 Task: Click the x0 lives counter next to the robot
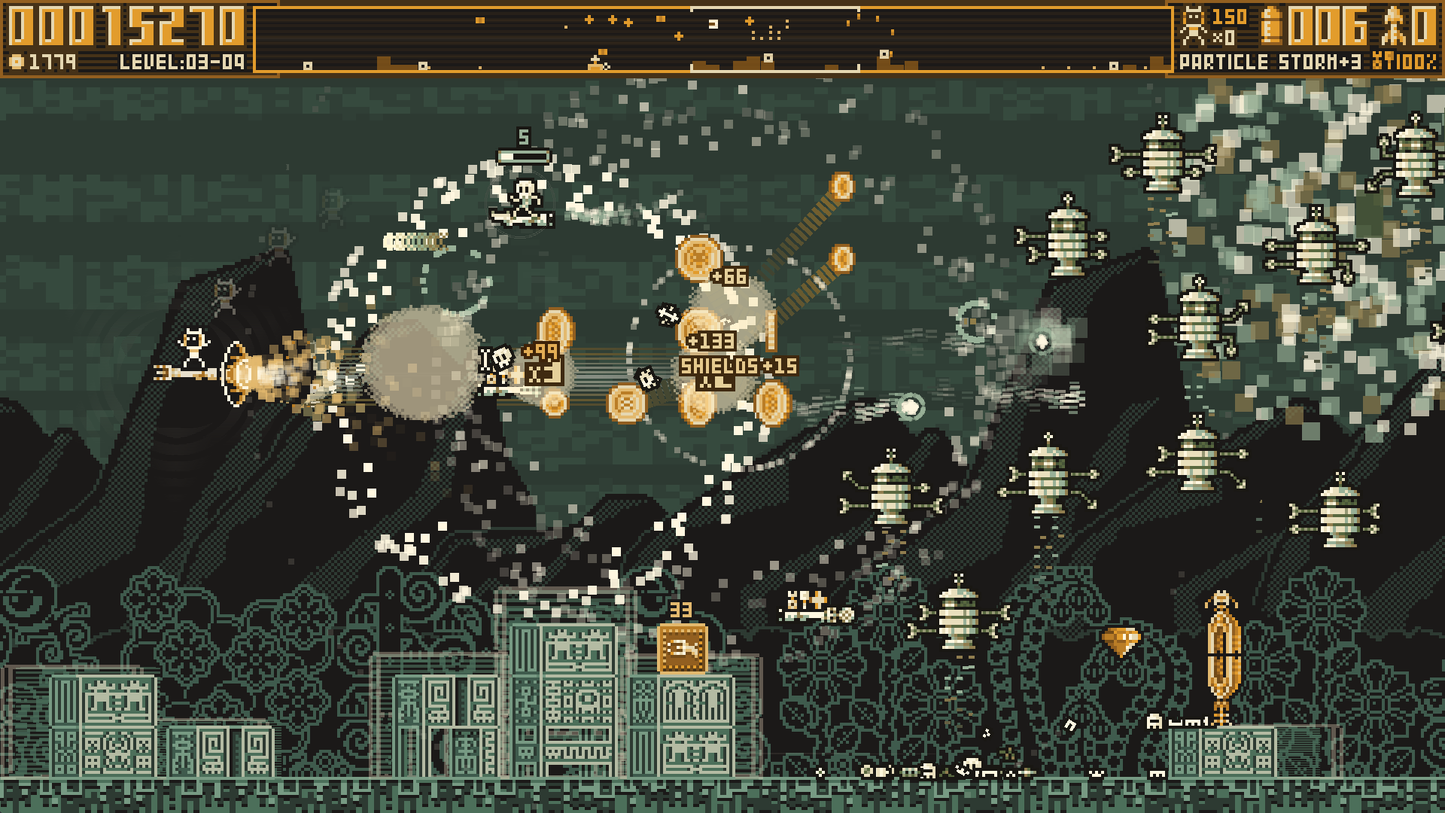[x=1225, y=36]
